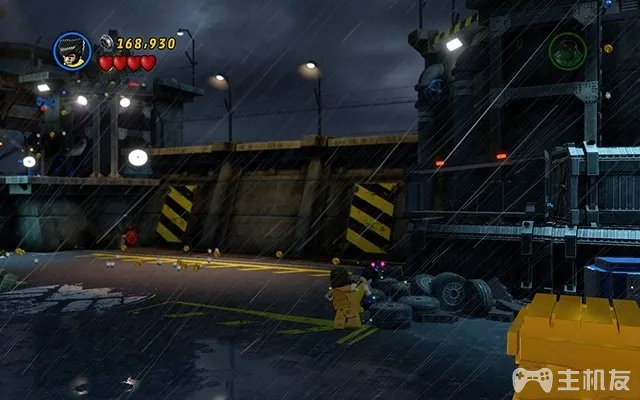Click the faded green second-player portrait
The height and width of the screenshot is (400, 640).
pos(568,50)
